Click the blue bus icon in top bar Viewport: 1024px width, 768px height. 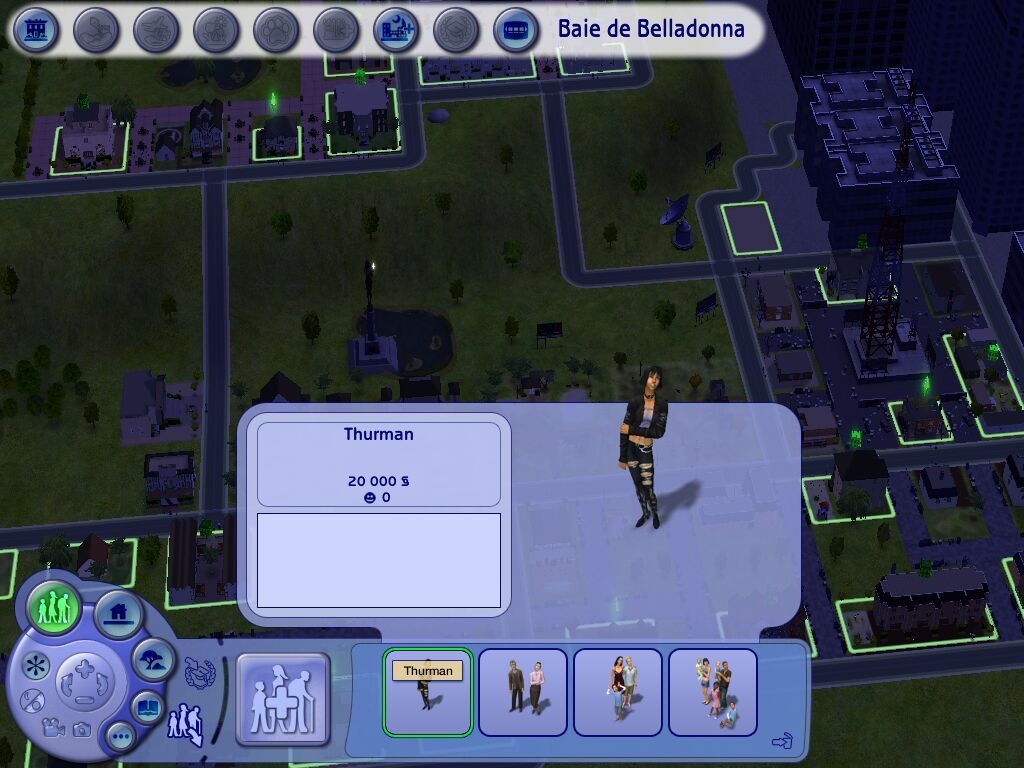point(516,30)
